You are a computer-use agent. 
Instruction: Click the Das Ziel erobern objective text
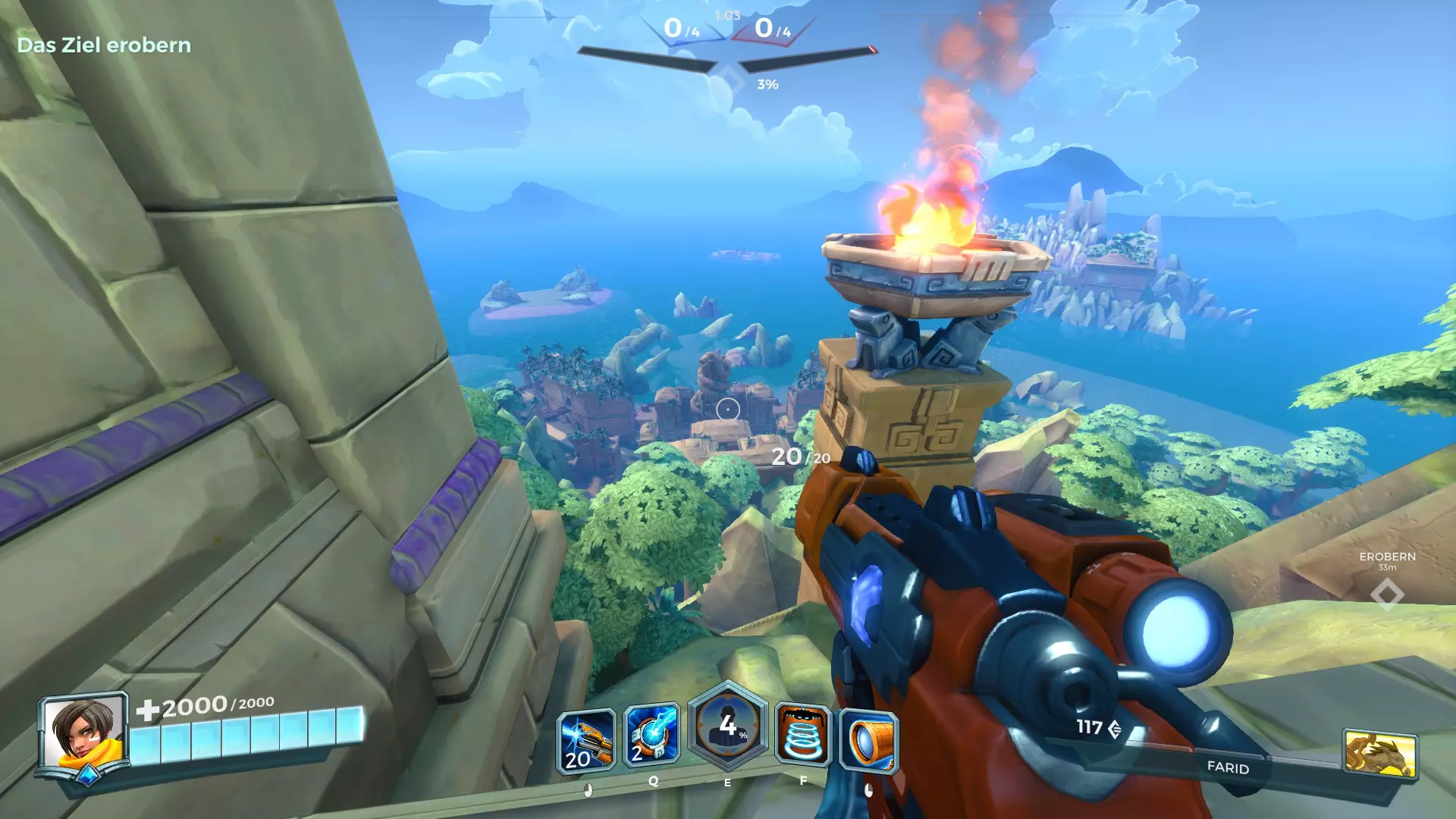(x=104, y=45)
